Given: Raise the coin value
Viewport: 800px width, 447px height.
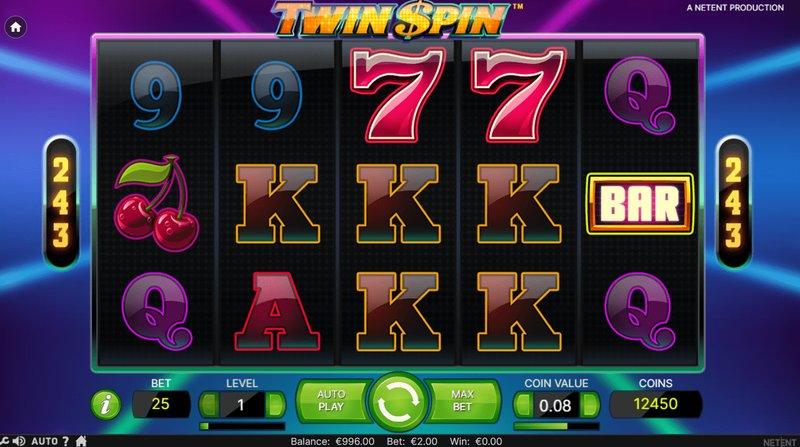Looking at the screenshot, I should tap(591, 405).
